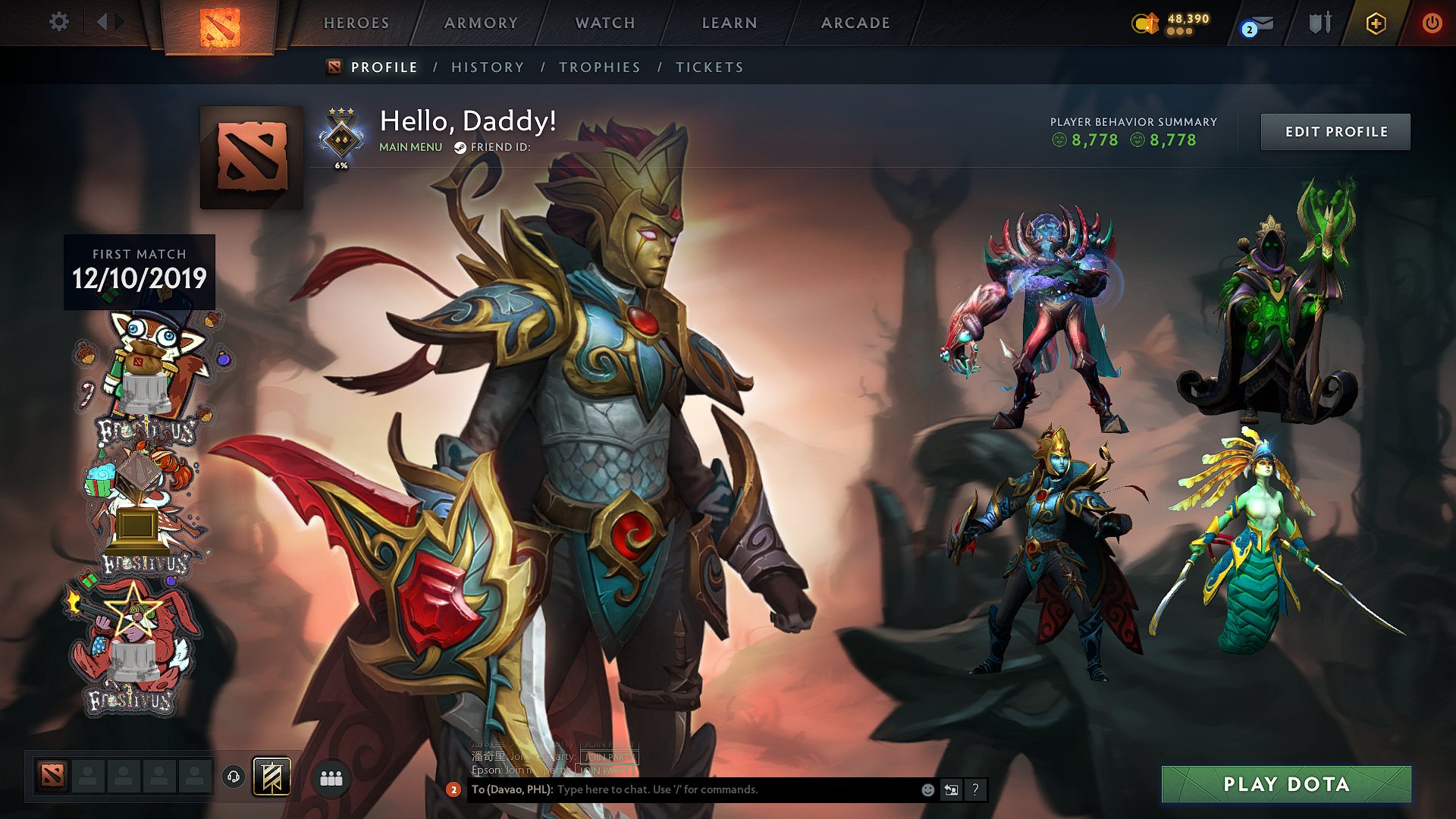The image size is (1456, 819).
Task: Toggle the voice chat headset icon
Action: tap(234, 776)
